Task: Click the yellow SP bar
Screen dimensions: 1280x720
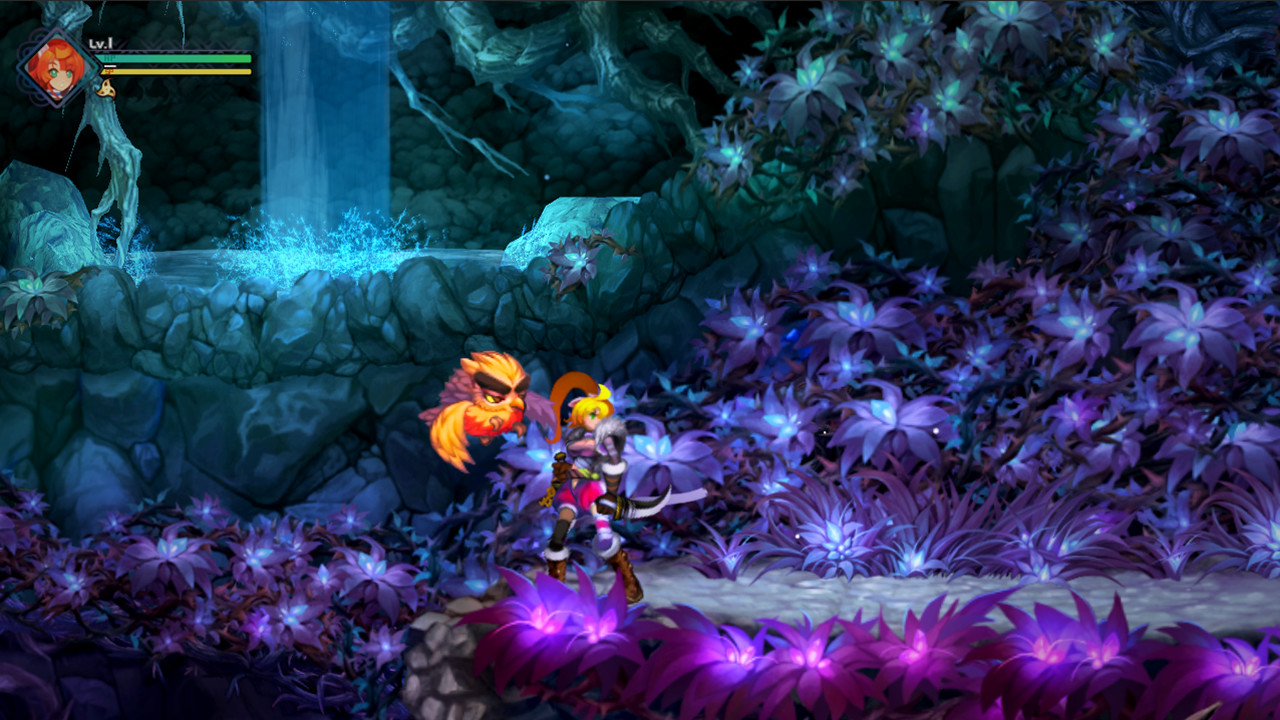Action: [175, 71]
